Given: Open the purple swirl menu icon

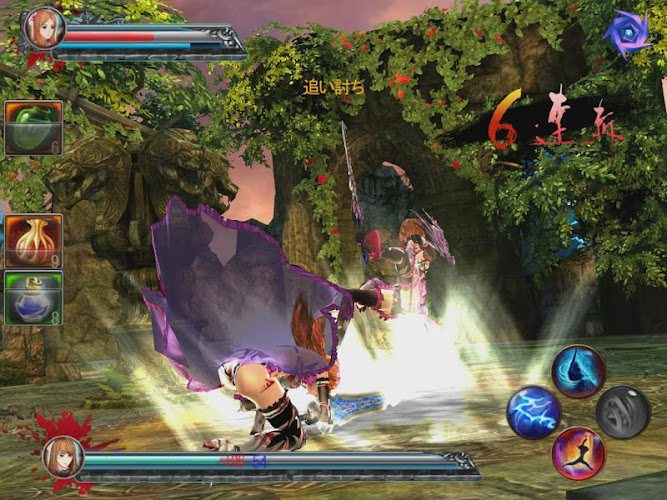Looking at the screenshot, I should 627,34.
